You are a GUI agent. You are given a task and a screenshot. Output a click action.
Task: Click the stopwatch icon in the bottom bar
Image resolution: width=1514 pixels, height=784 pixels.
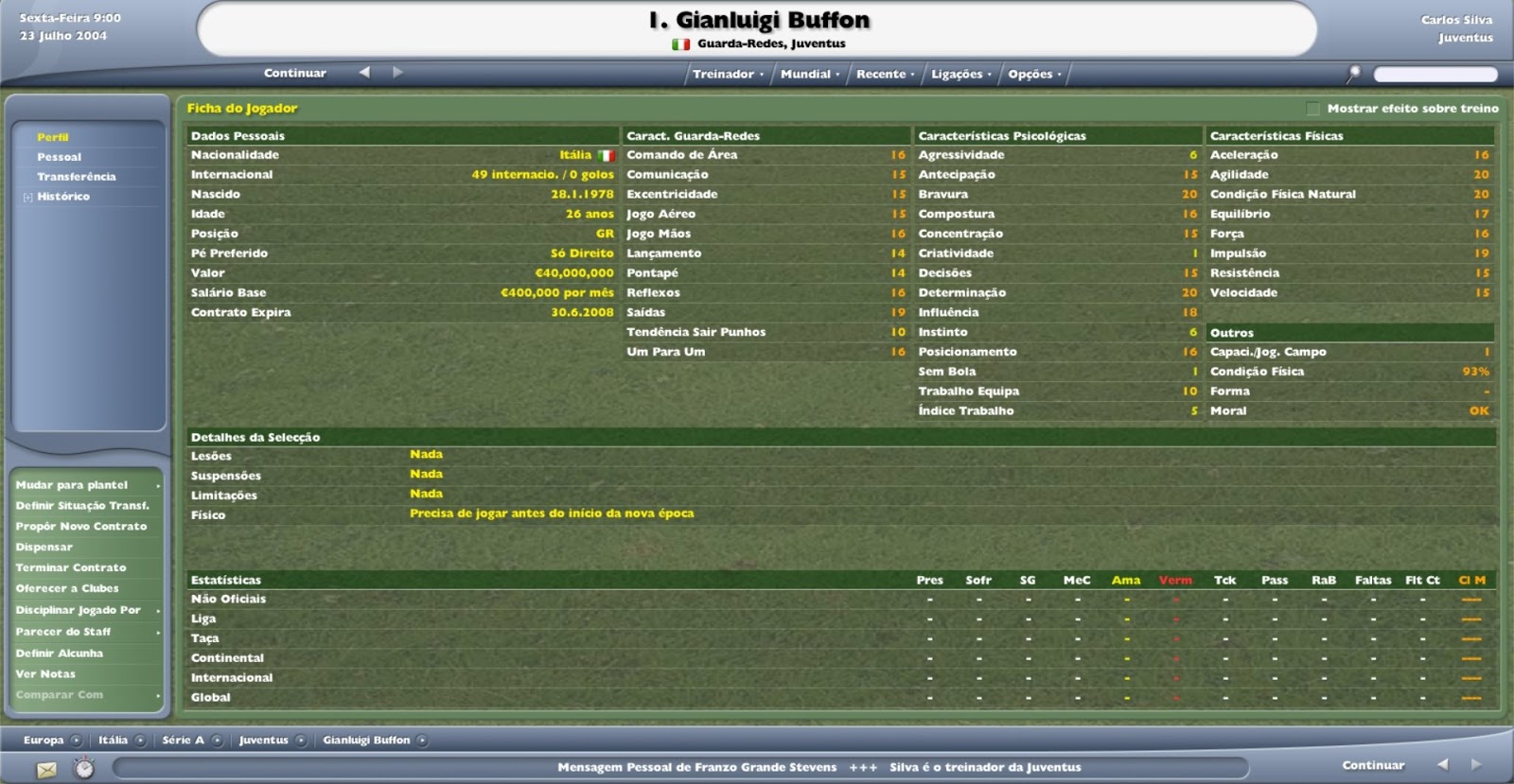[x=83, y=769]
